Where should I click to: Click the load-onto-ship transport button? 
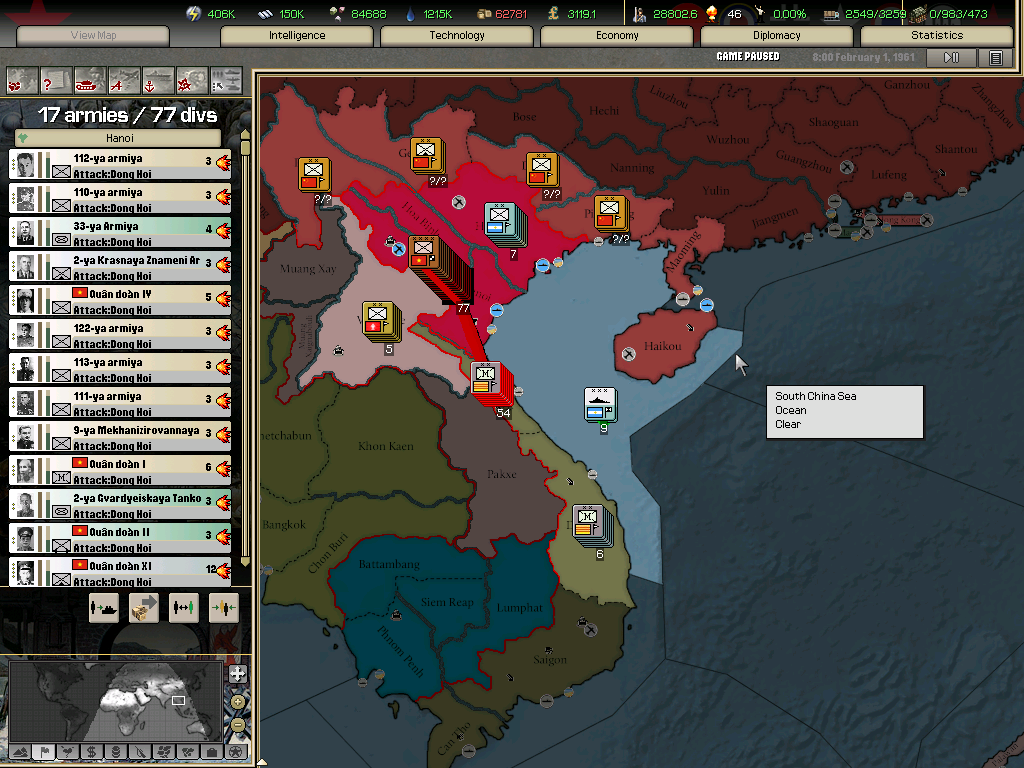(104, 607)
